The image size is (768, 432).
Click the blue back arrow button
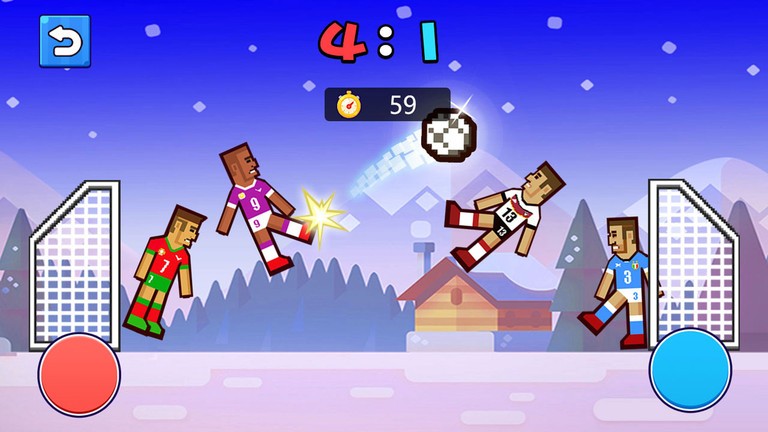pos(64,41)
